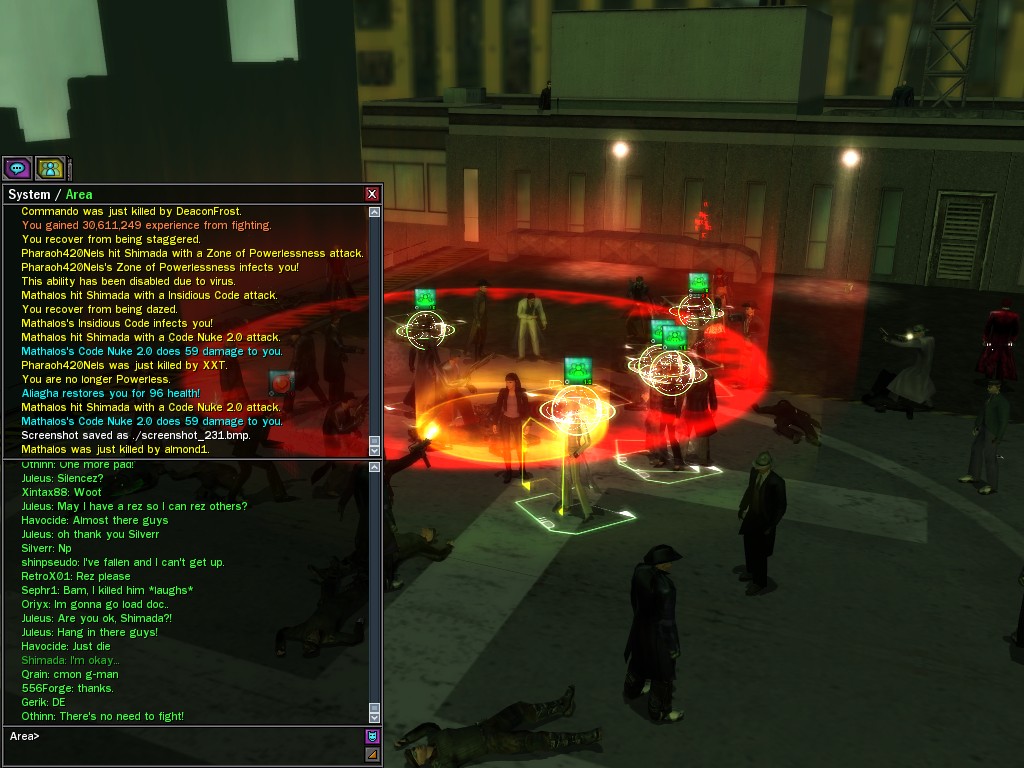
Task: Open the yellow group of people icon
Action: (x=49, y=168)
